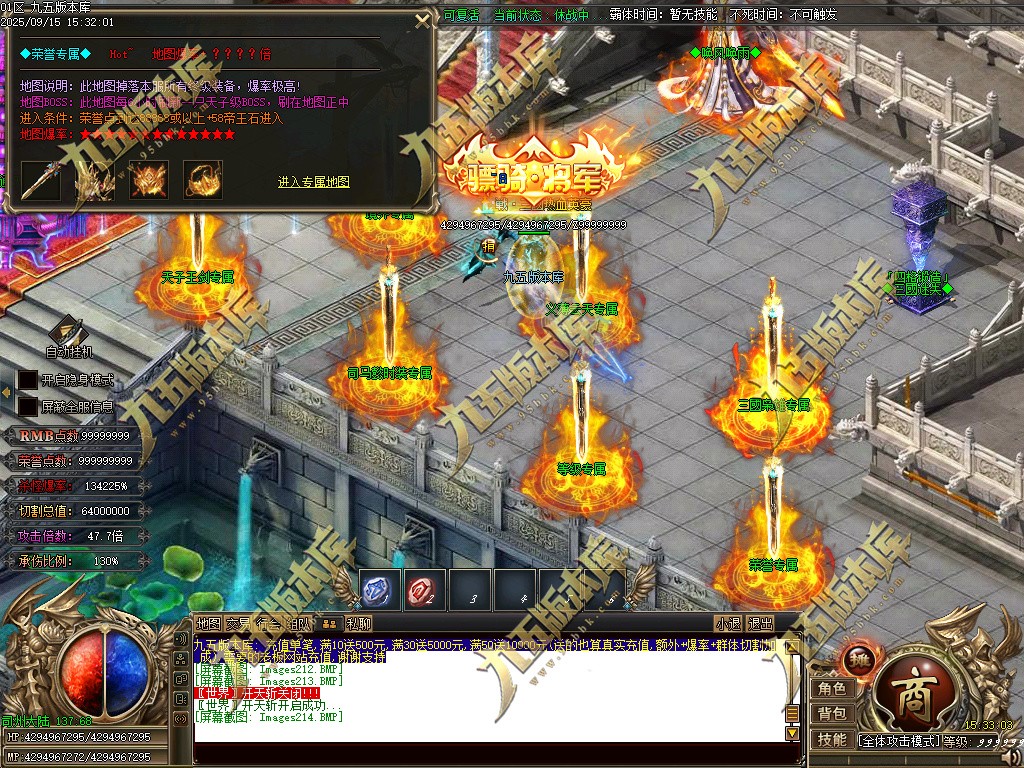The width and height of the screenshot is (1024, 768).
Task: Open the 地图 map tab
Action: 208,623
